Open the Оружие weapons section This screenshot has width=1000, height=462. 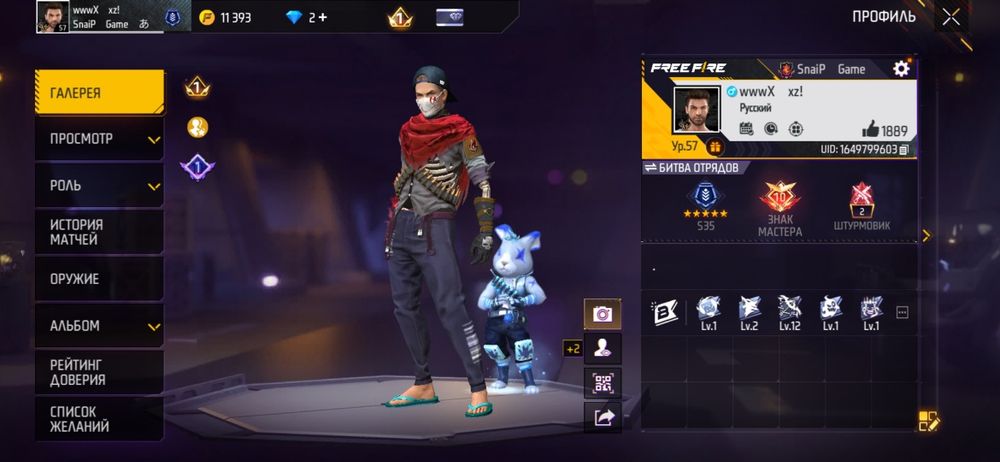[x=99, y=279]
